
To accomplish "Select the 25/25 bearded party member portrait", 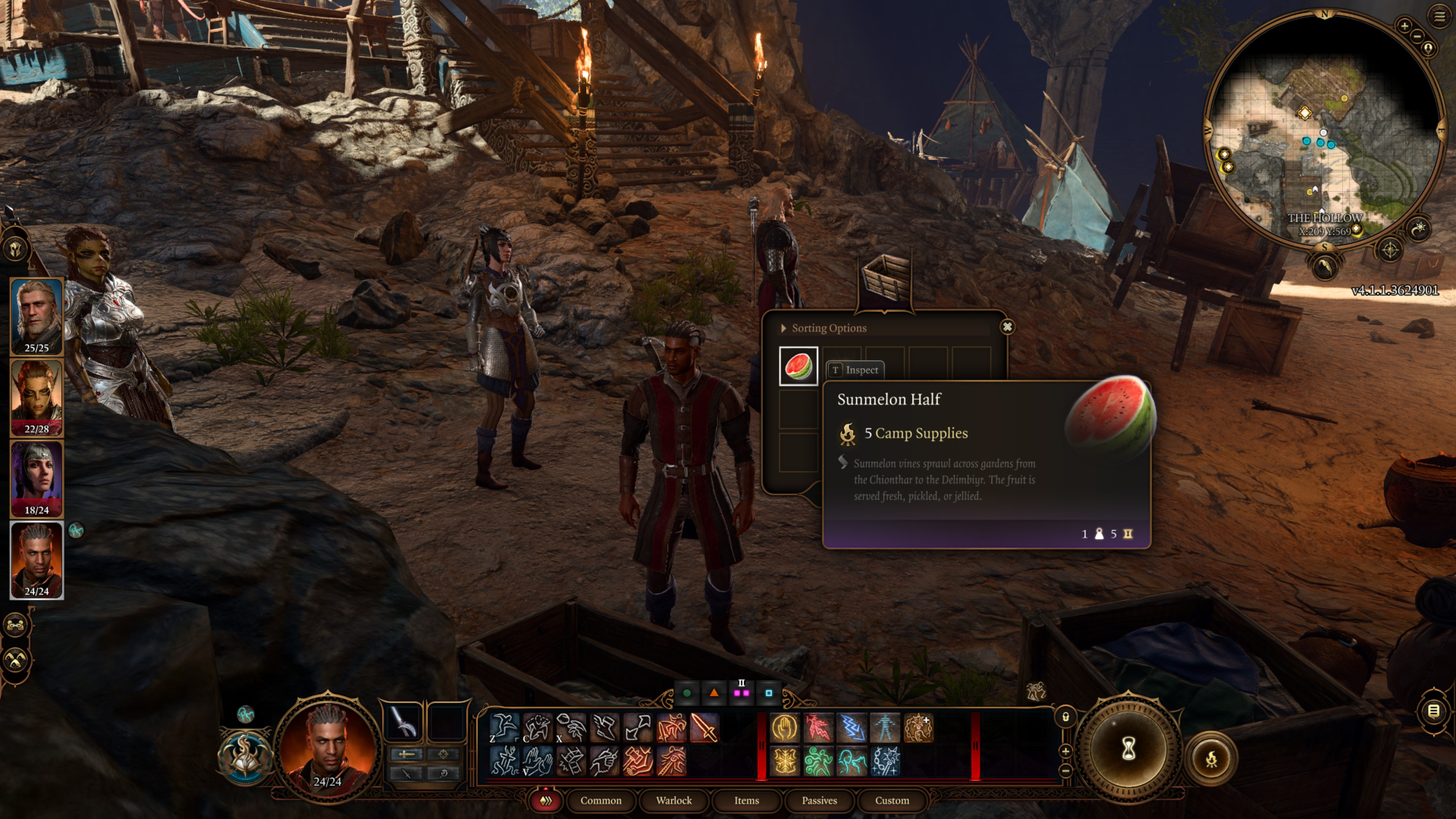I will [36, 315].
